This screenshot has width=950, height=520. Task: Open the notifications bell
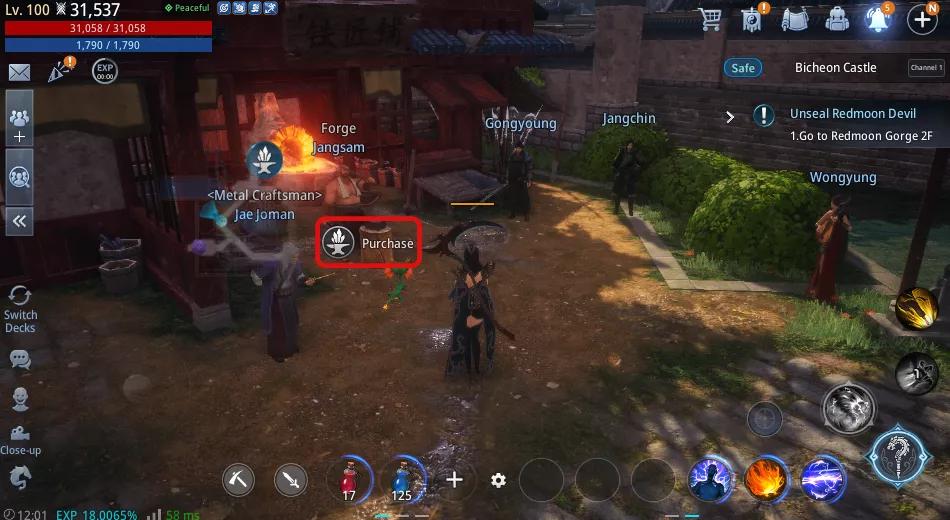[x=877, y=19]
